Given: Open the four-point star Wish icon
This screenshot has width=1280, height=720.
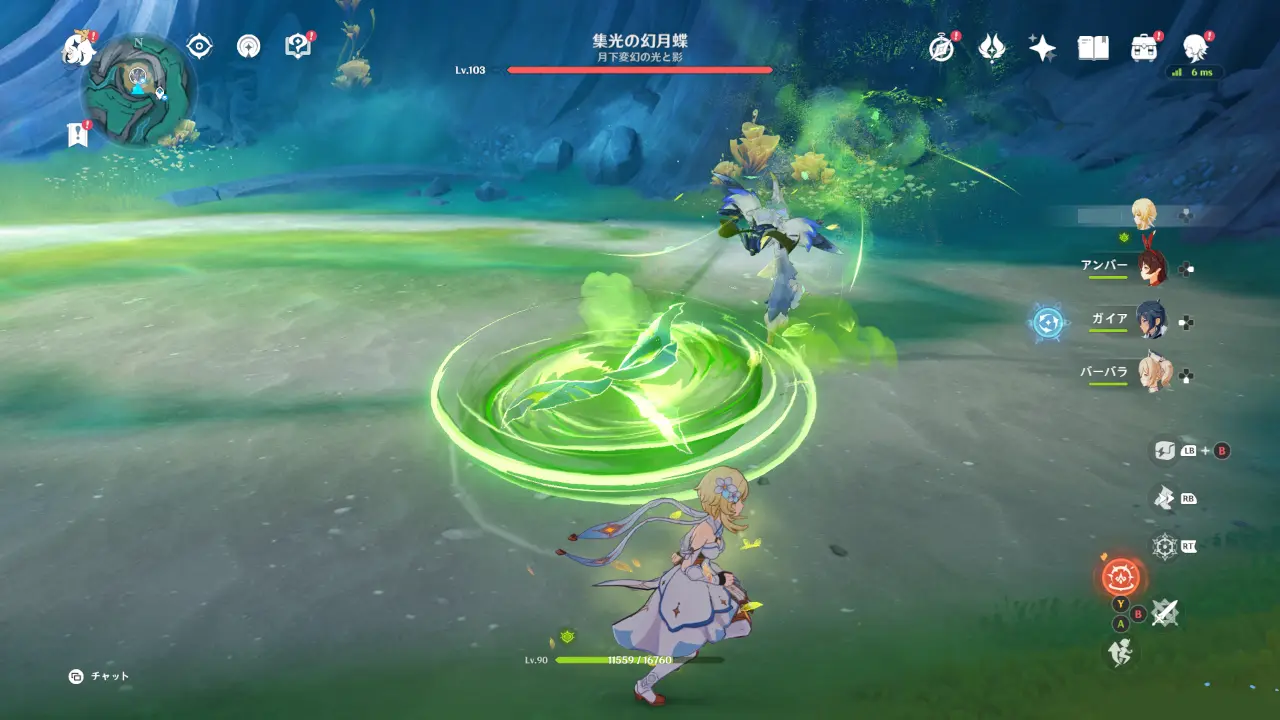Looking at the screenshot, I should pyautogui.click(x=1042, y=48).
